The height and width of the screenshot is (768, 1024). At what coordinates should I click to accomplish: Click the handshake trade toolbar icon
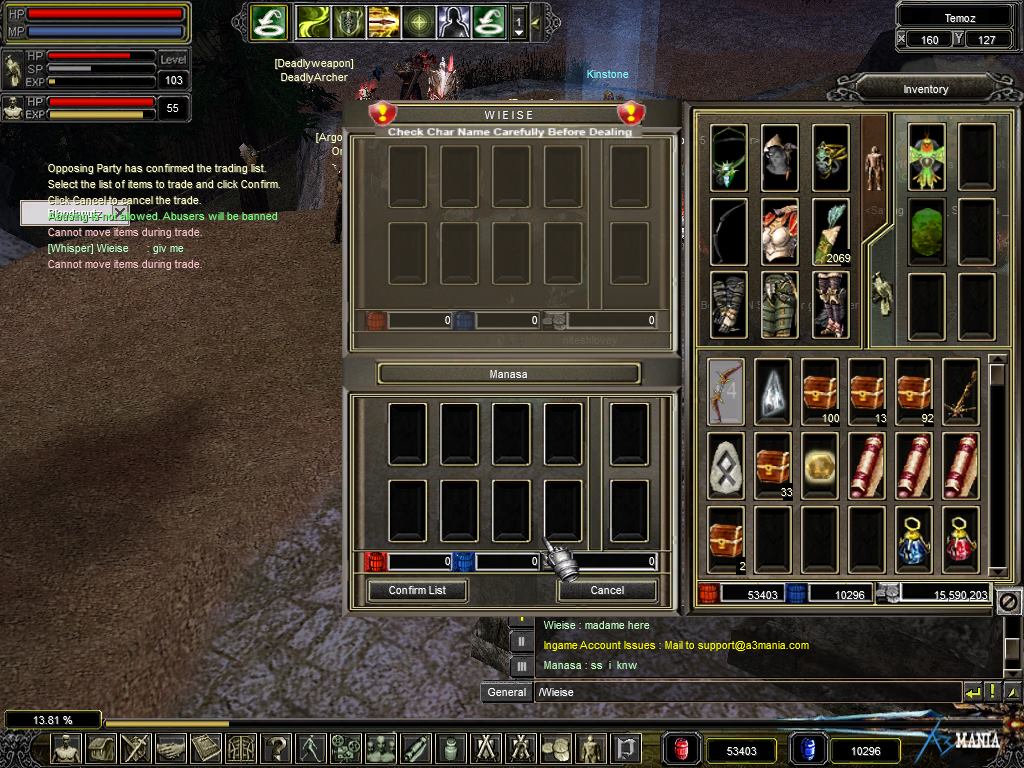point(171,748)
